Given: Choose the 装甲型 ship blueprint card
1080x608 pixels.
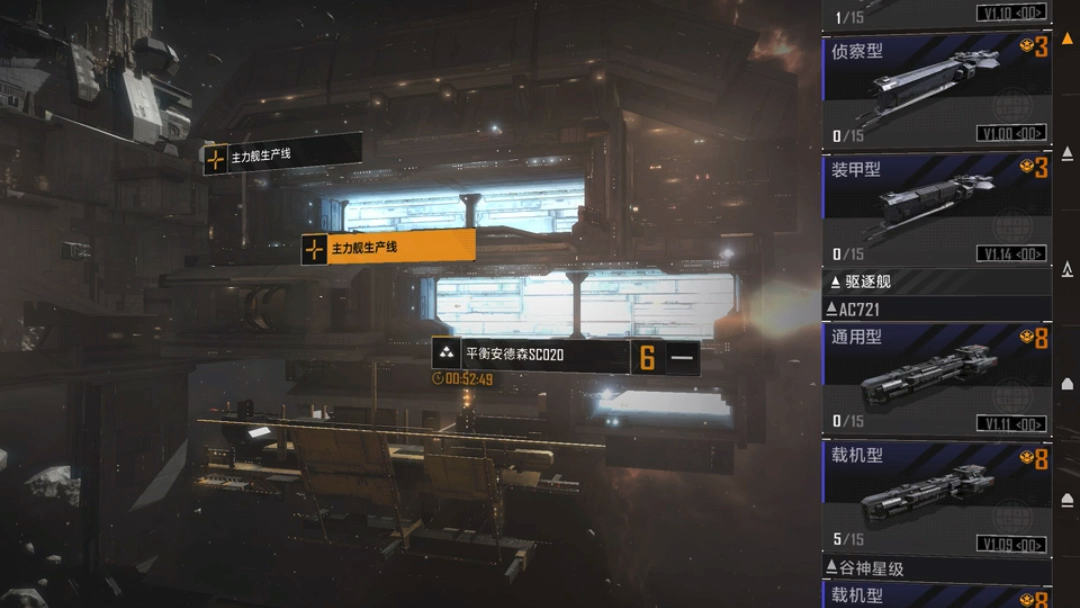Looking at the screenshot, I should coord(935,210).
